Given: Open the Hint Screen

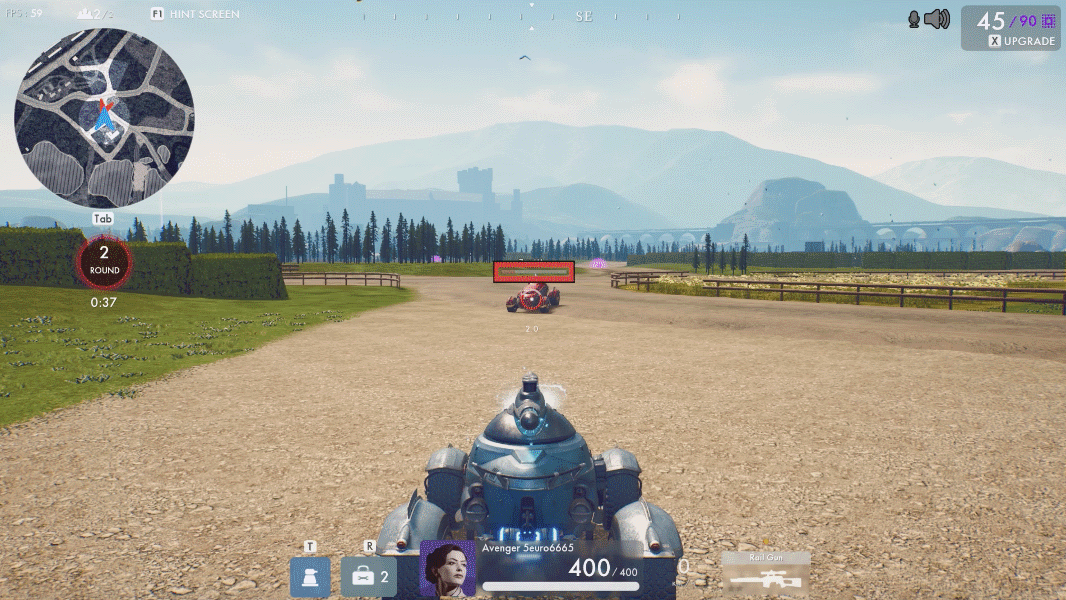Looking at the screenshot, I should (195, 14).
